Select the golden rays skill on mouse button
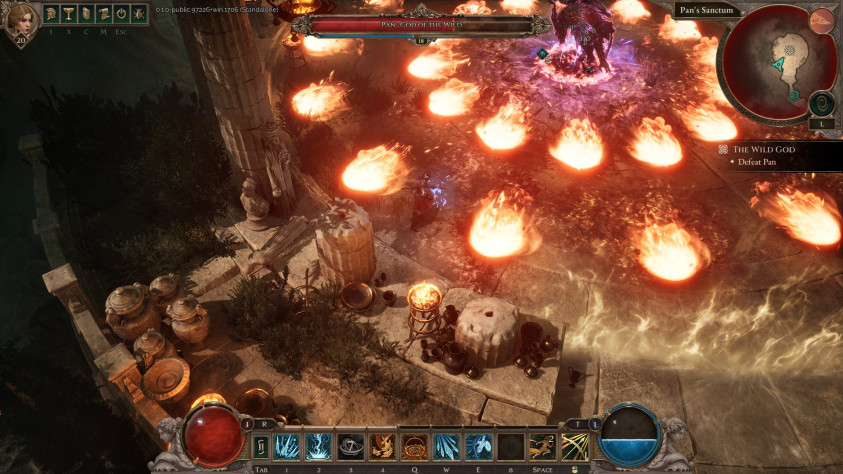The height and width of the screenshot is (474, 843). [574, 446]
